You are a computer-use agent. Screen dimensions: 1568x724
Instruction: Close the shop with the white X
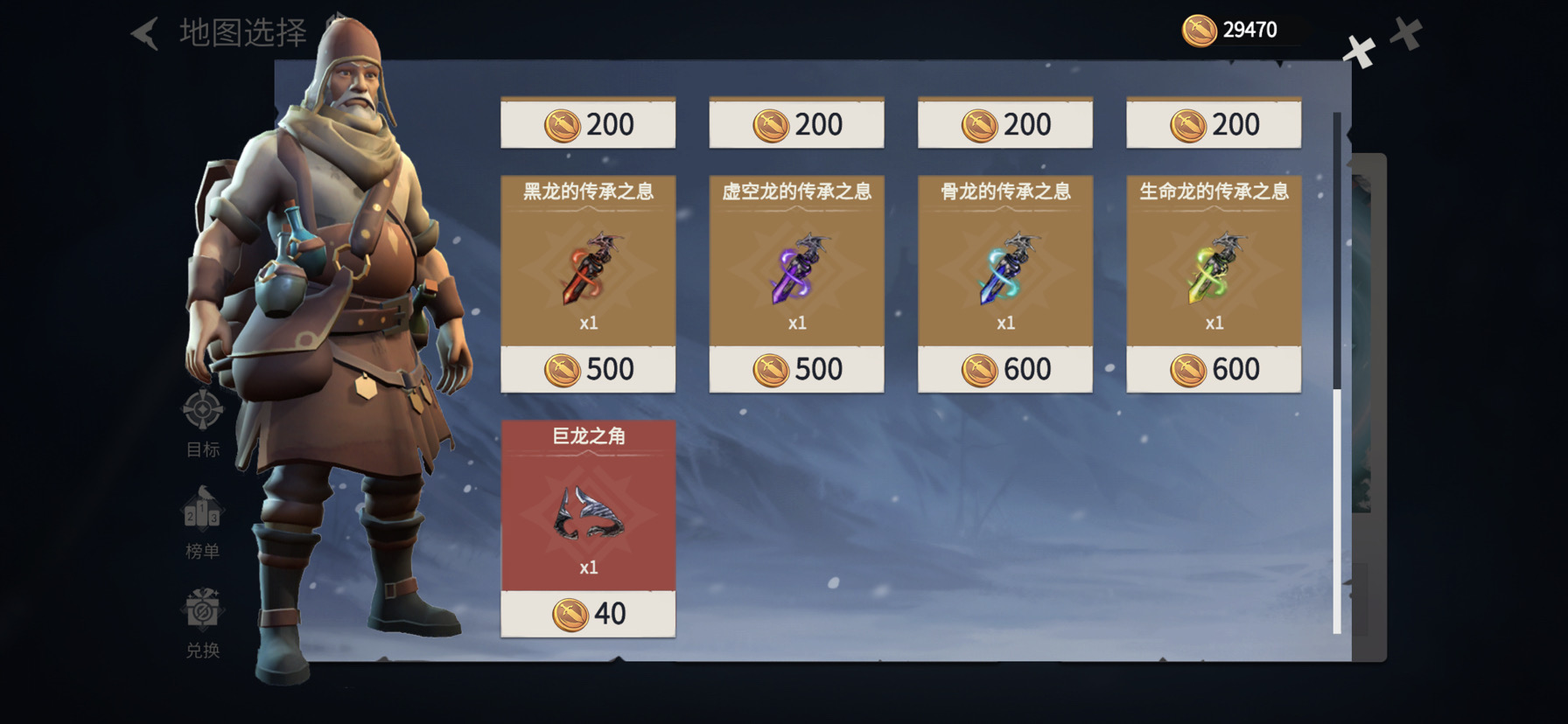coord(1359,52)
